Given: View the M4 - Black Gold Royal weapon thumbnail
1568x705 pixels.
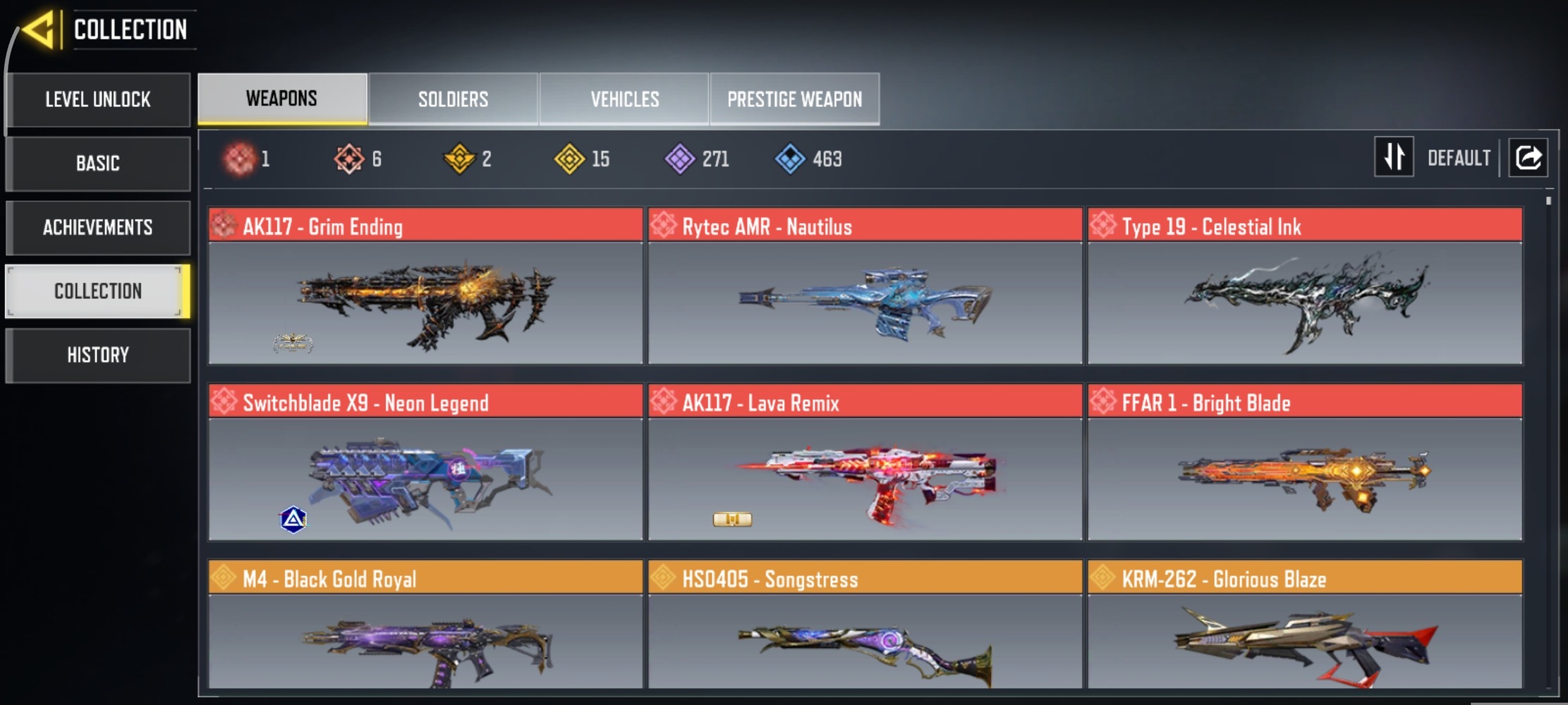Looking at the screenshot, I should click(425, 642).
